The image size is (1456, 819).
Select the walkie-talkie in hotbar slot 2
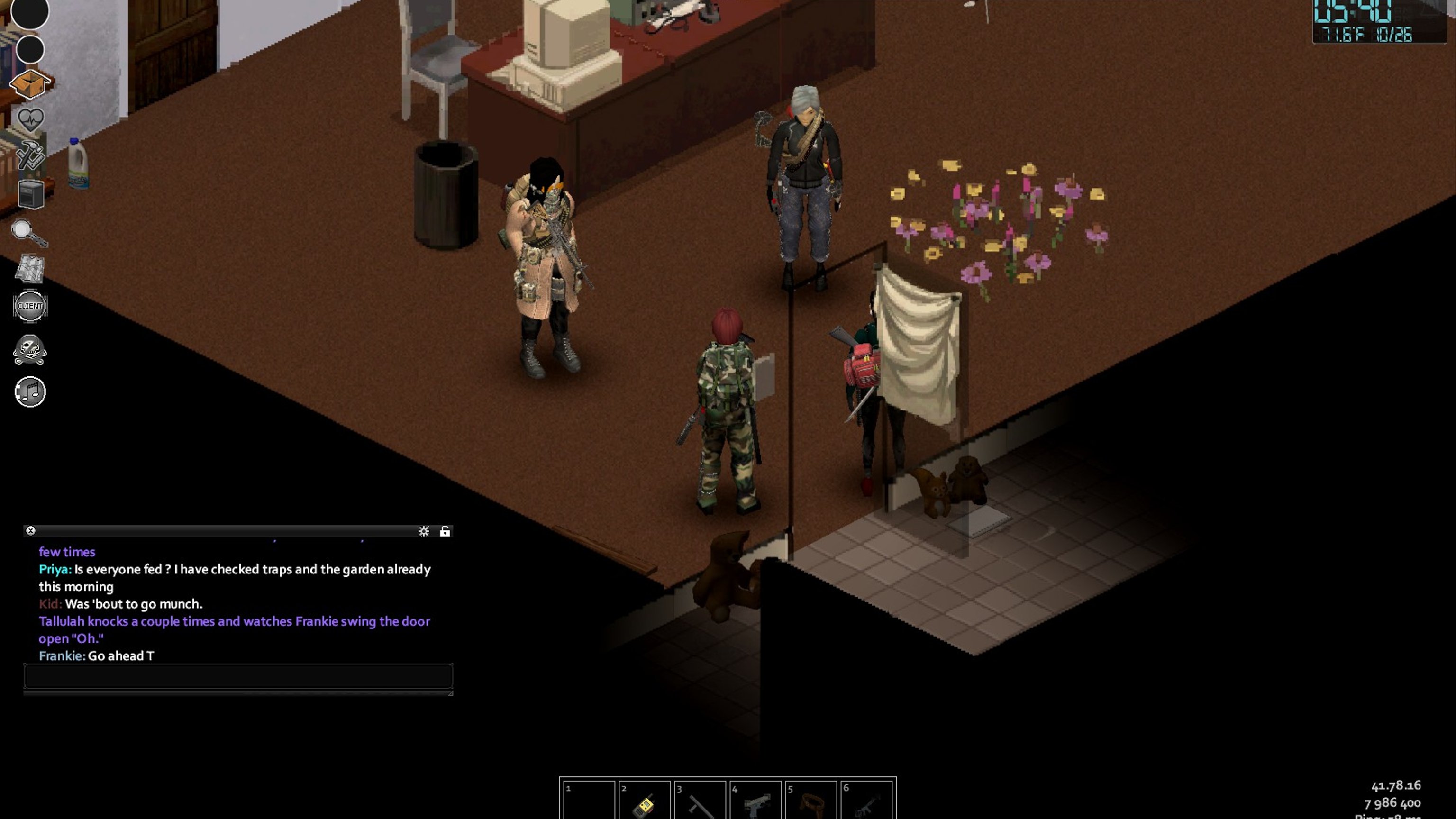point(644,802)
